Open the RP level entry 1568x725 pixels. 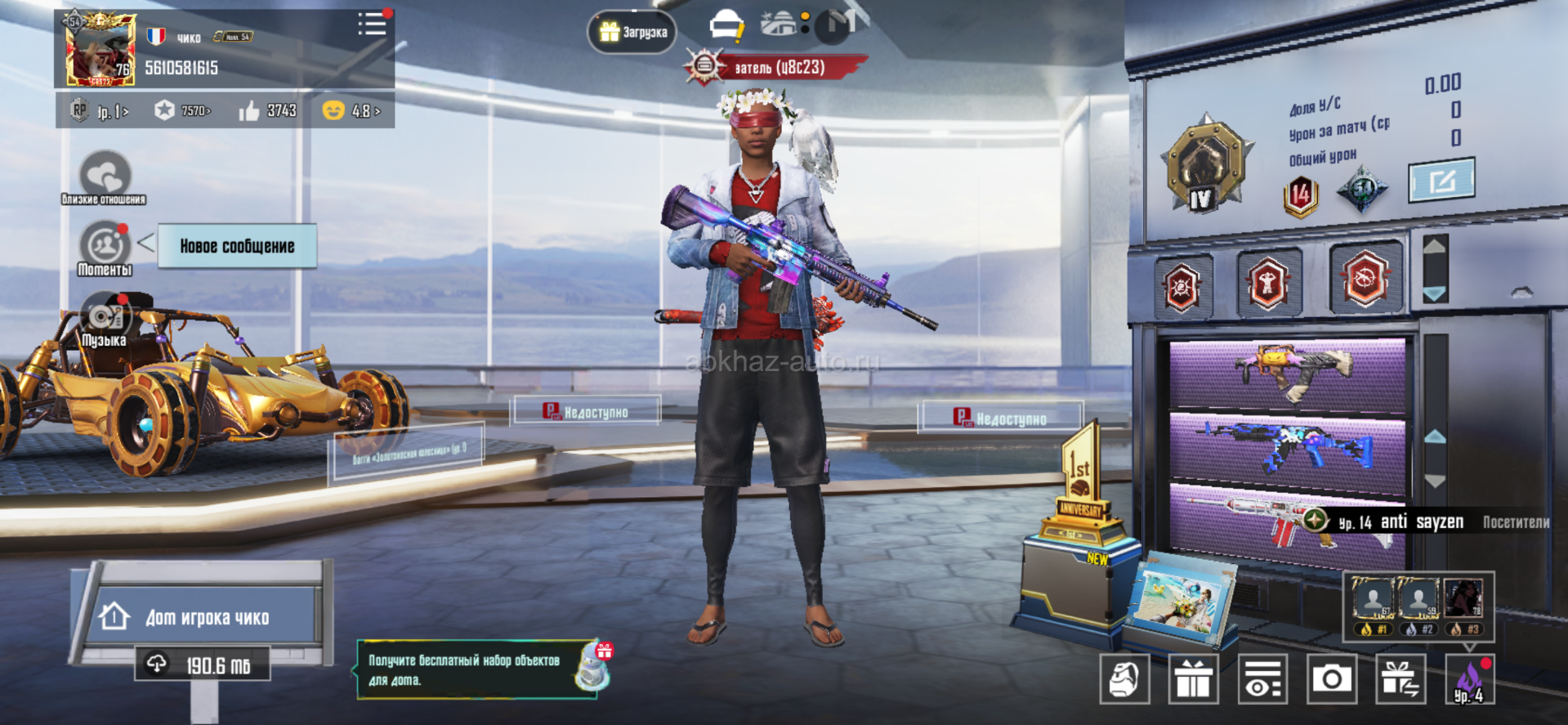point(101,111)
